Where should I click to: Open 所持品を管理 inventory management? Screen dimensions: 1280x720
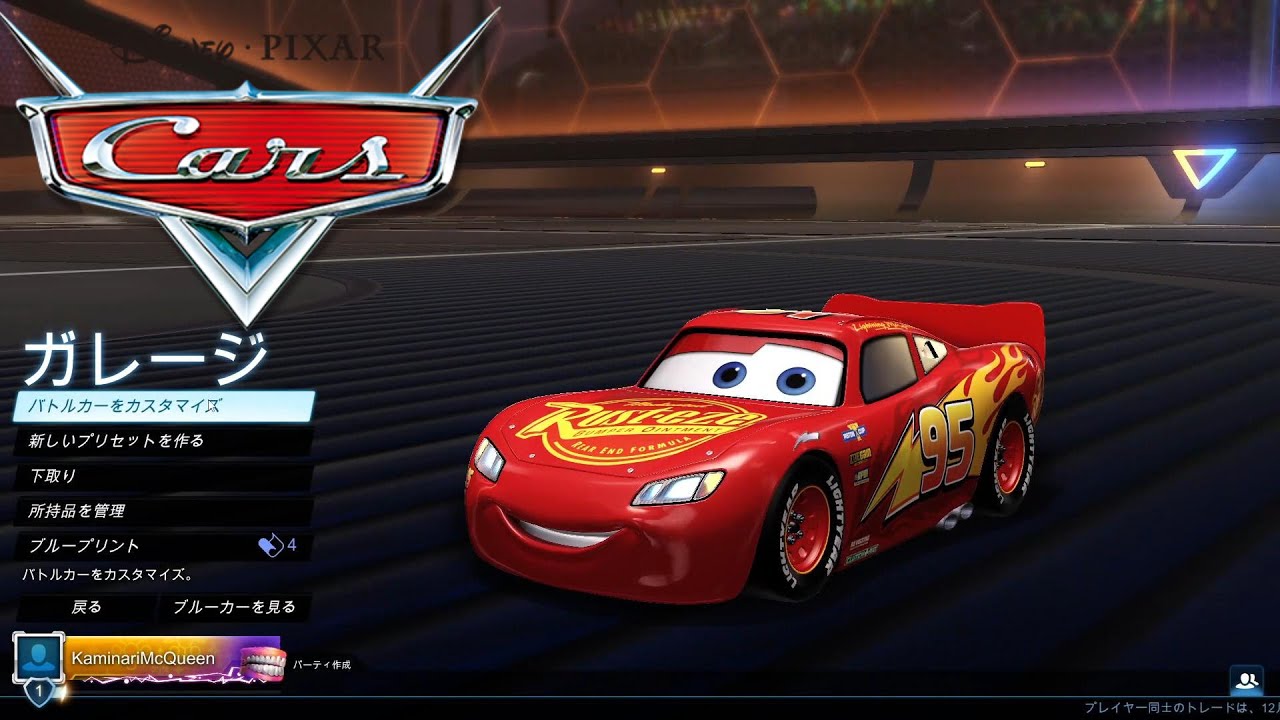tap(163, 511)
